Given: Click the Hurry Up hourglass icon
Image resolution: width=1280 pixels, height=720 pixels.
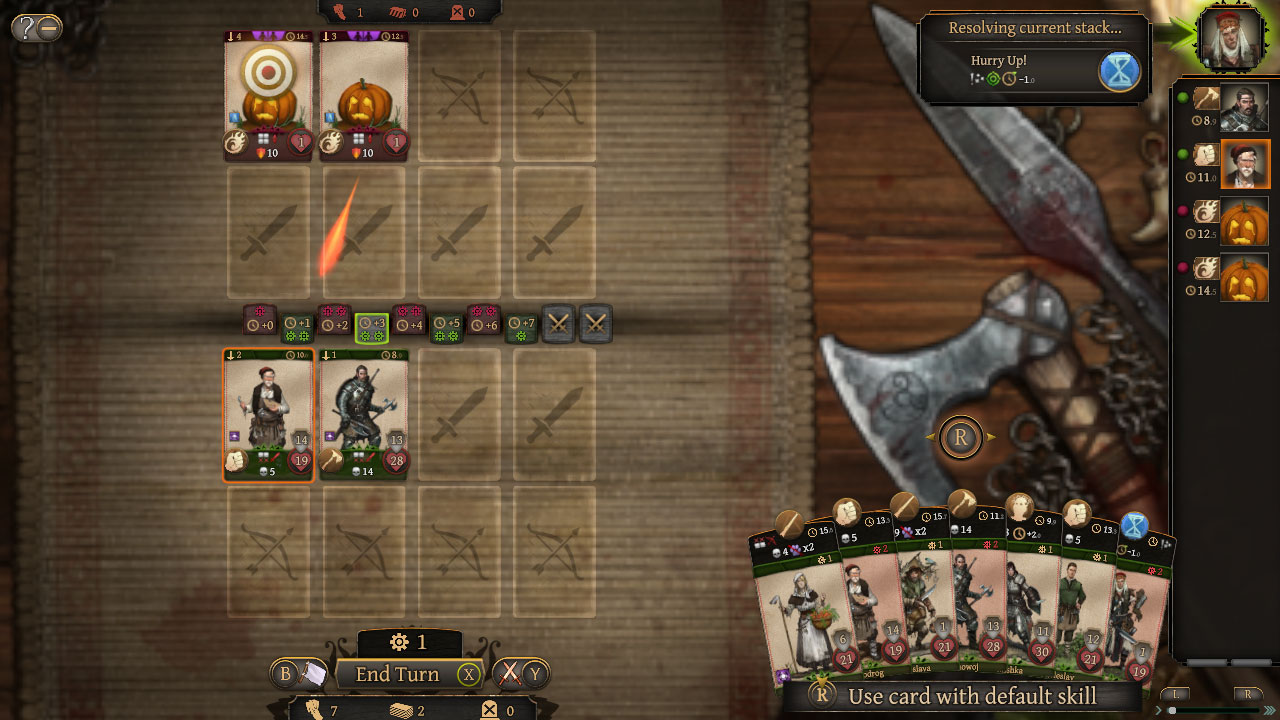Looking at the screenshot, I should click(x=1120, y=72).
